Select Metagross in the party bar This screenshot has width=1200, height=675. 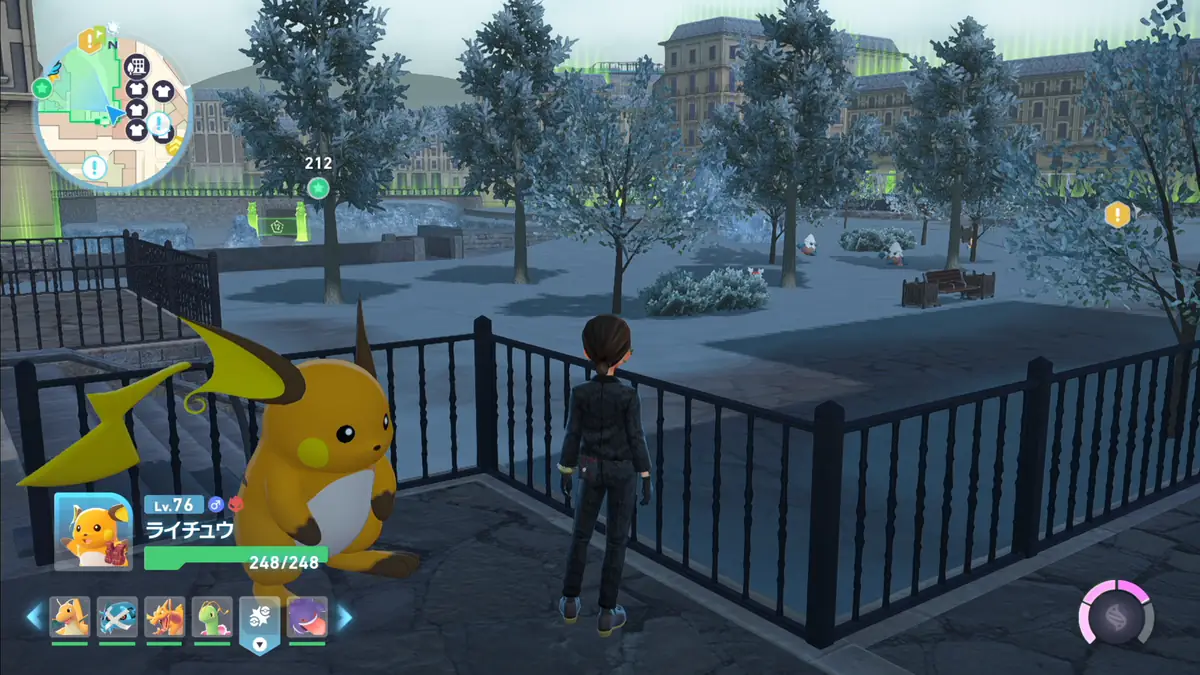tap(117, 617)
